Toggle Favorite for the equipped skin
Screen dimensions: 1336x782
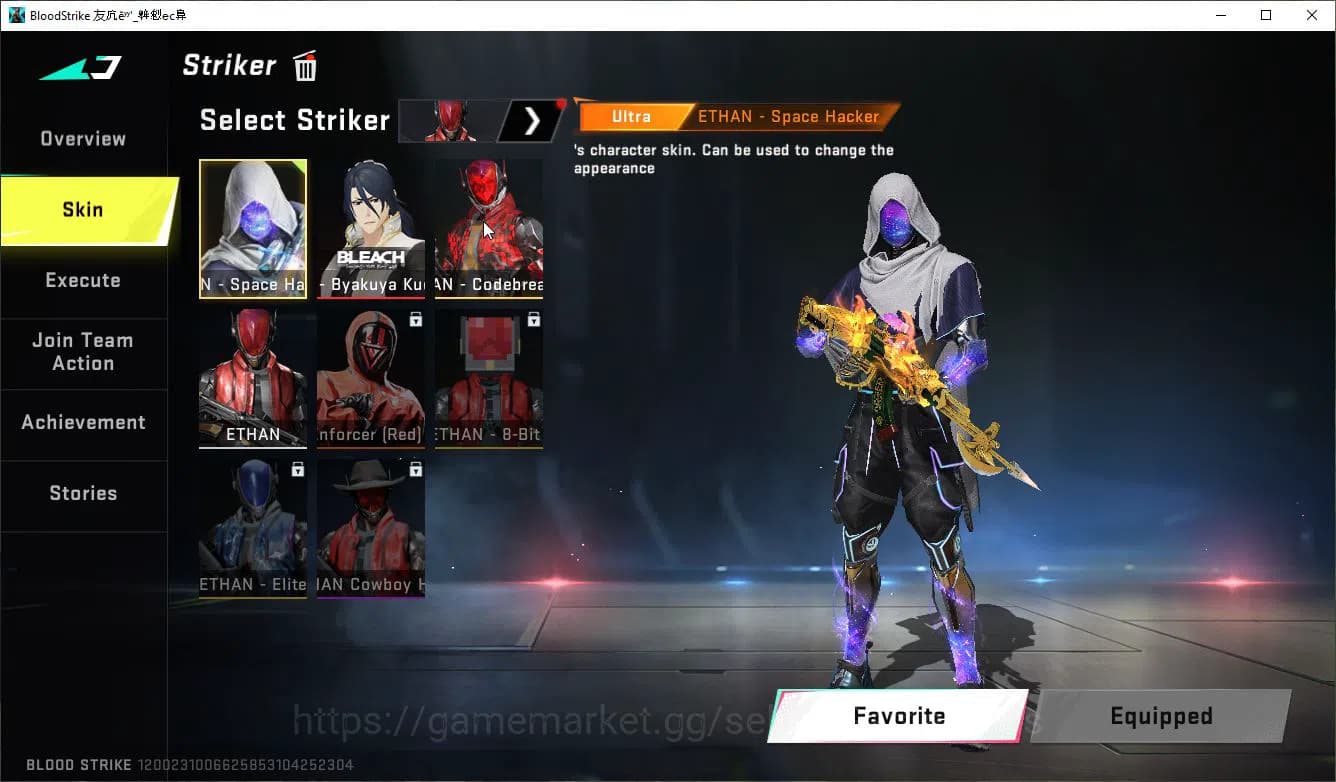[x=897, y=716]
